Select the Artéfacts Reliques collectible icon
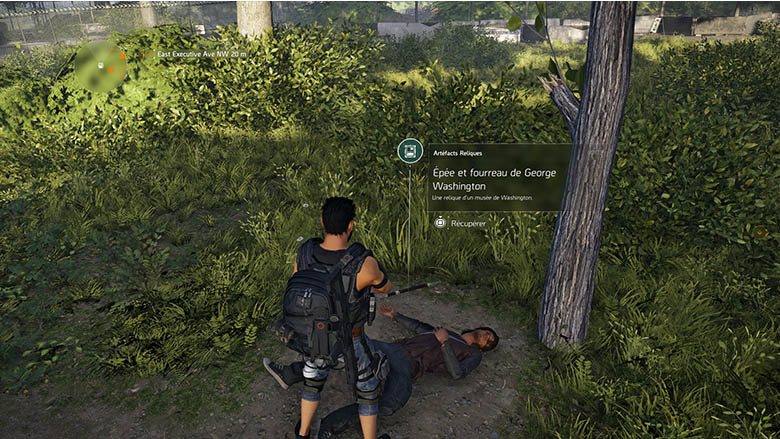 tap(409, 151)
